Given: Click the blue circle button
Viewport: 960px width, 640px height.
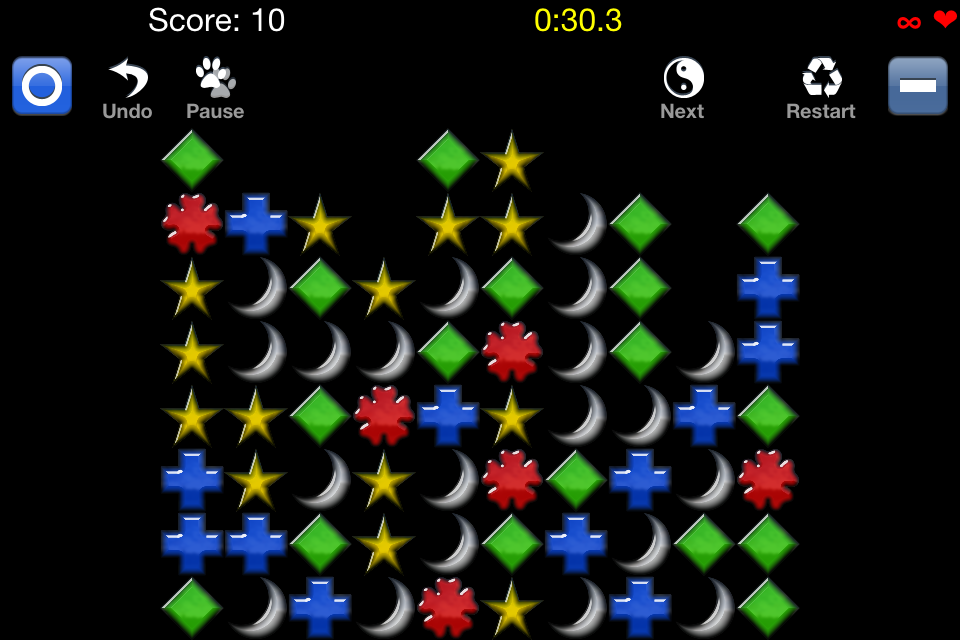Looking at the screenshot, I should coord(42,86).
